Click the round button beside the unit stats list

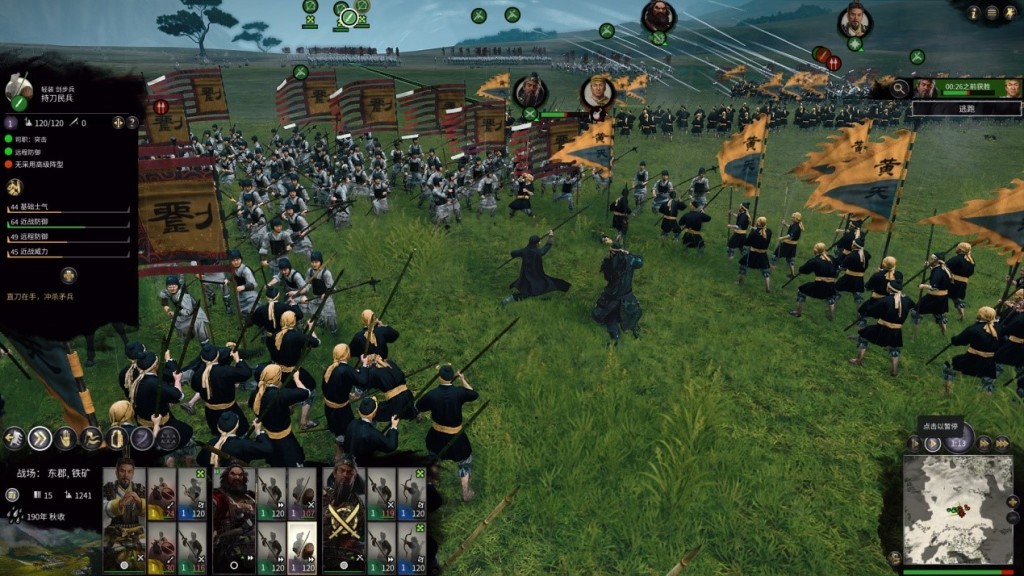(68, 275)
